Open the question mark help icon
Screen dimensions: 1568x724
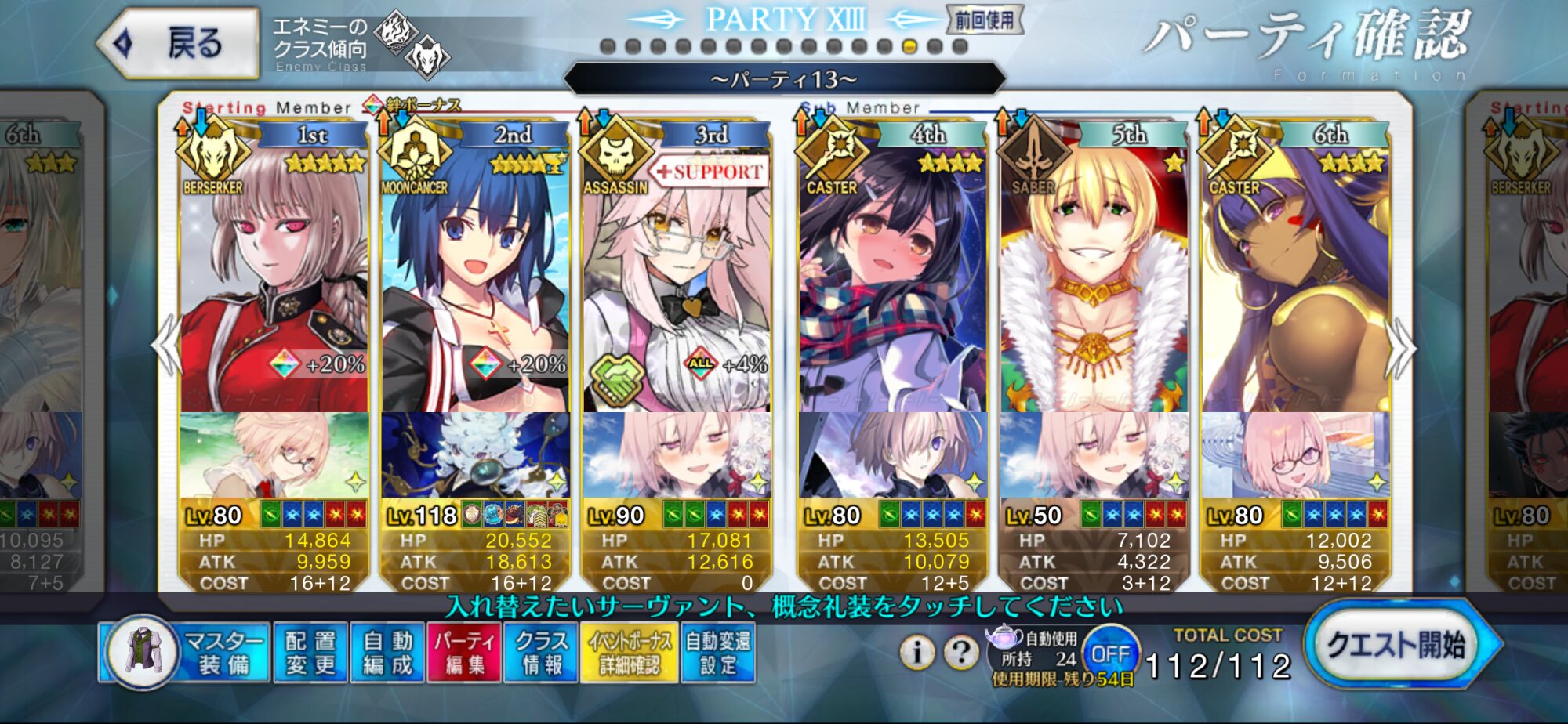click(x=960, y=651)
